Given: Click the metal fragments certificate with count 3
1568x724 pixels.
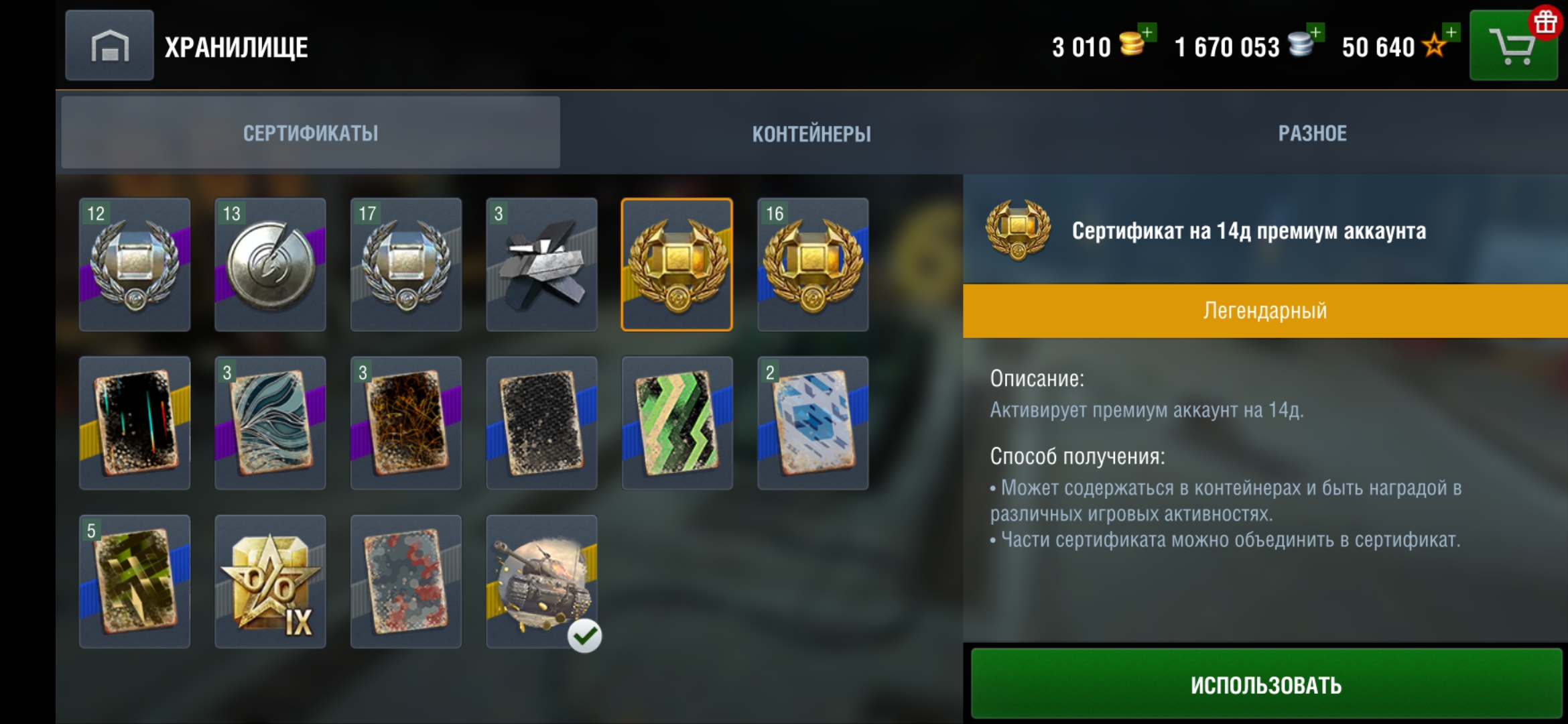Looking at the screenshot, I should point(541,263).
